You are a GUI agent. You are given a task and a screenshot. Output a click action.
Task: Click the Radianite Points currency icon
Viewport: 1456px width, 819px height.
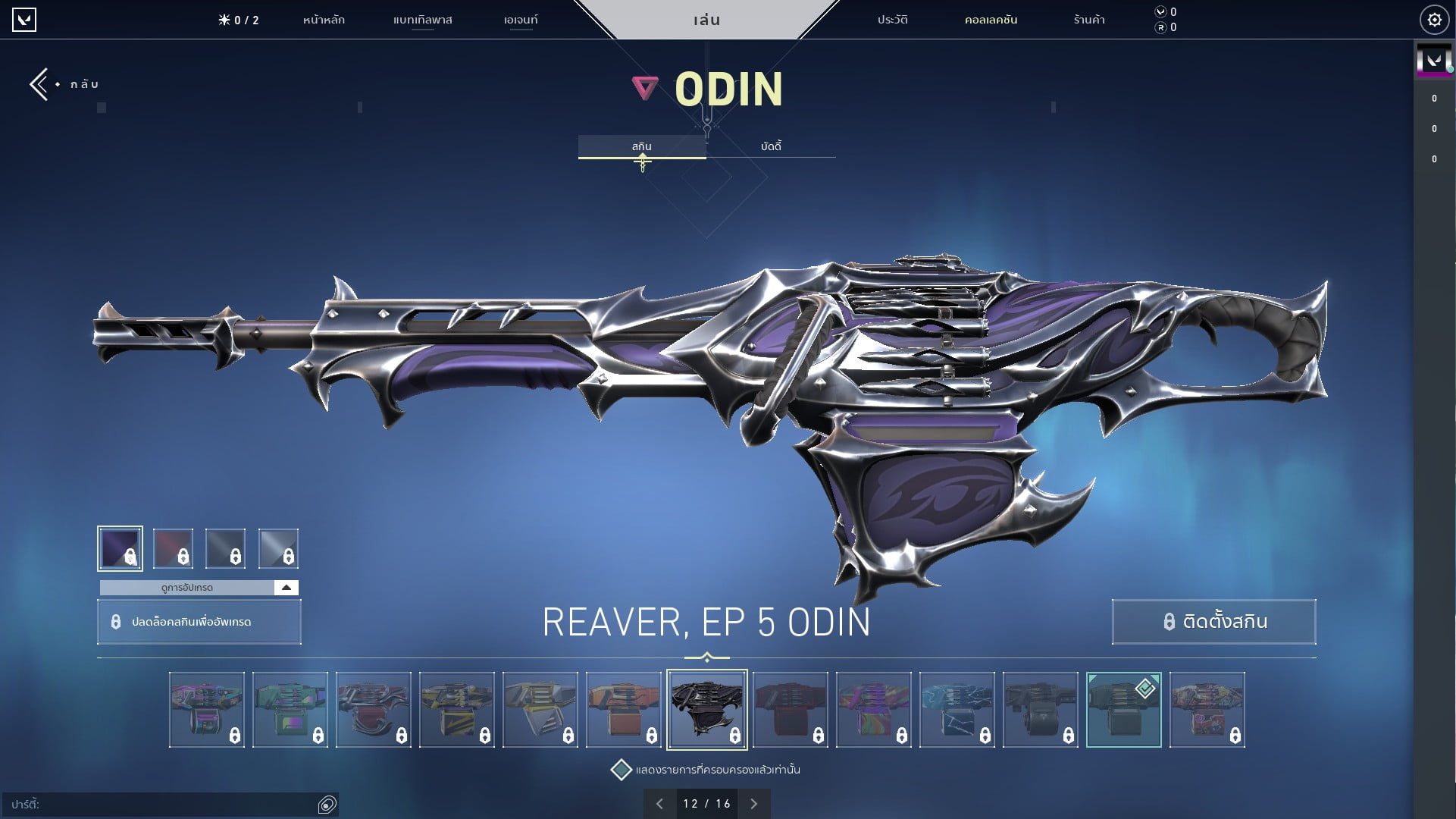[1160, 27]
